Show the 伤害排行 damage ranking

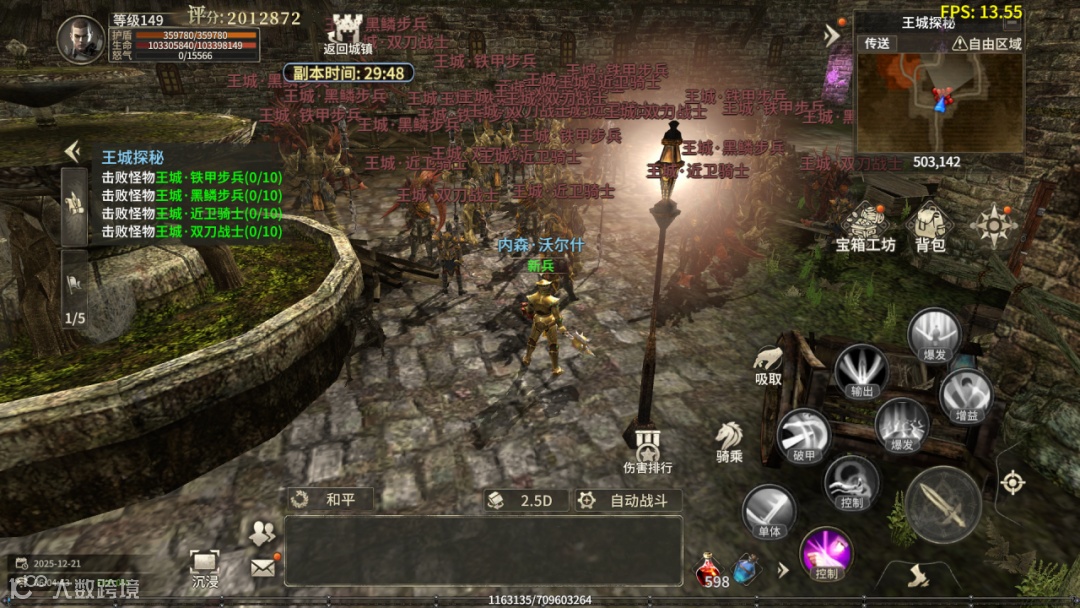point(647,448)
